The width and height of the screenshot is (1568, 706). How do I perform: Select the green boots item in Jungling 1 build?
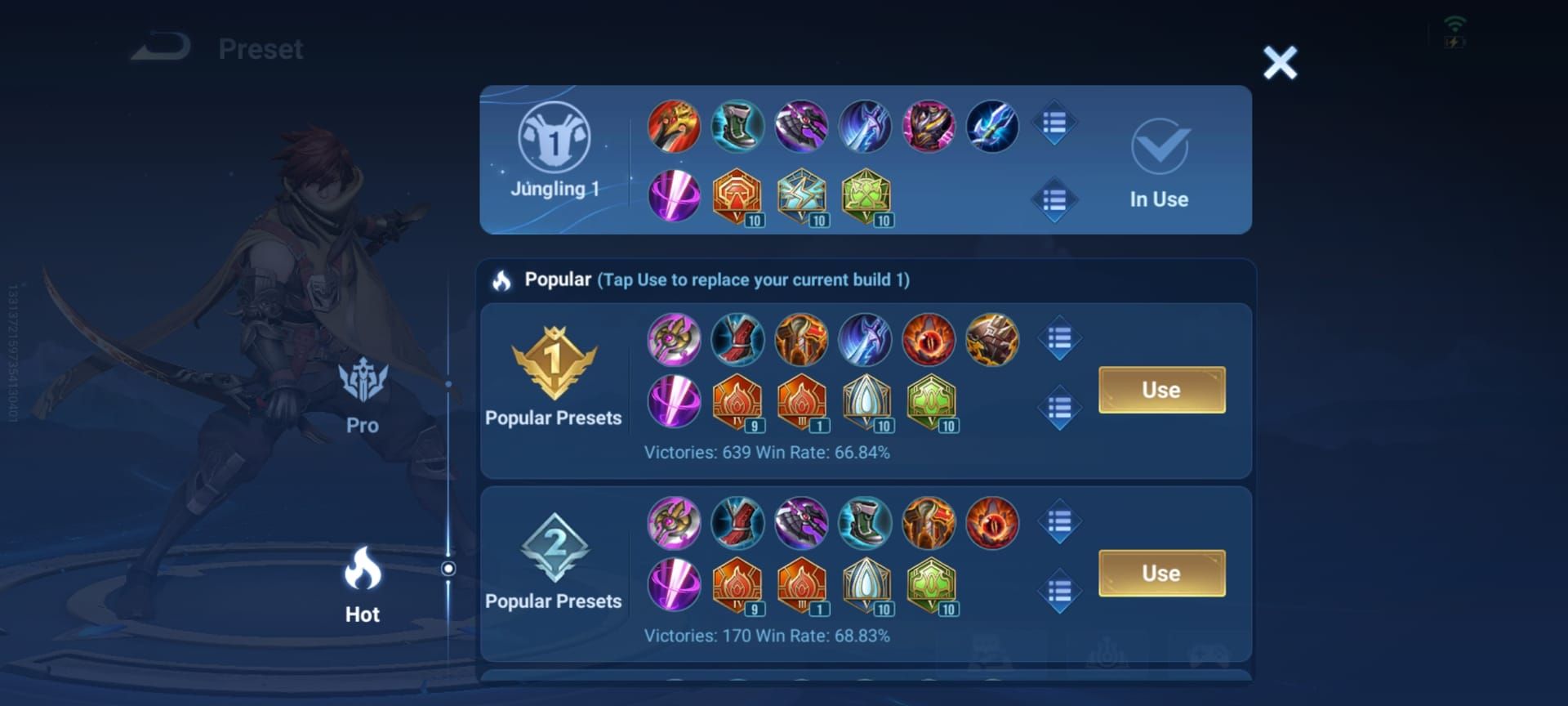(737, 125)
